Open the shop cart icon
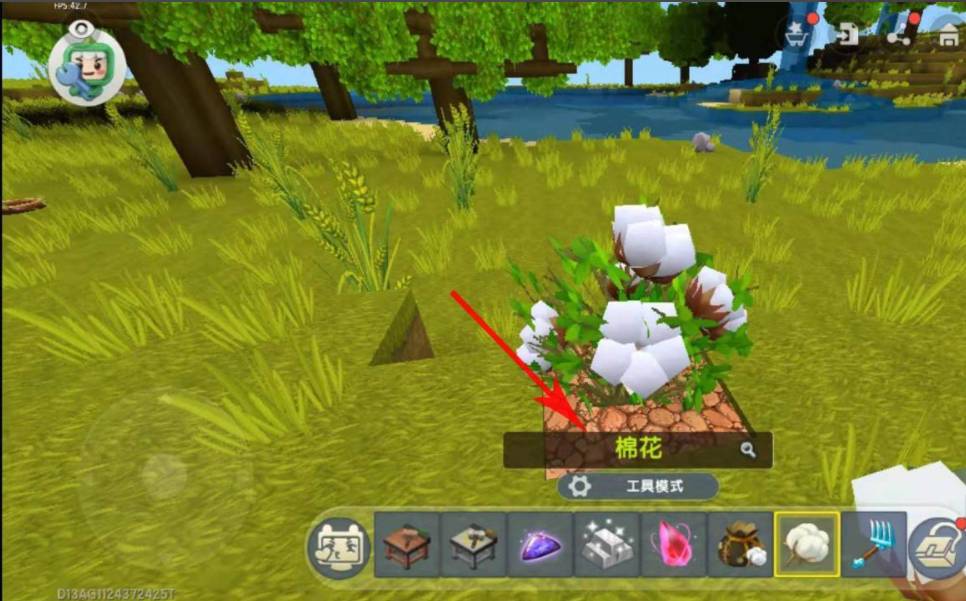This screenshot has width=966, height=601. click(797, 33)
